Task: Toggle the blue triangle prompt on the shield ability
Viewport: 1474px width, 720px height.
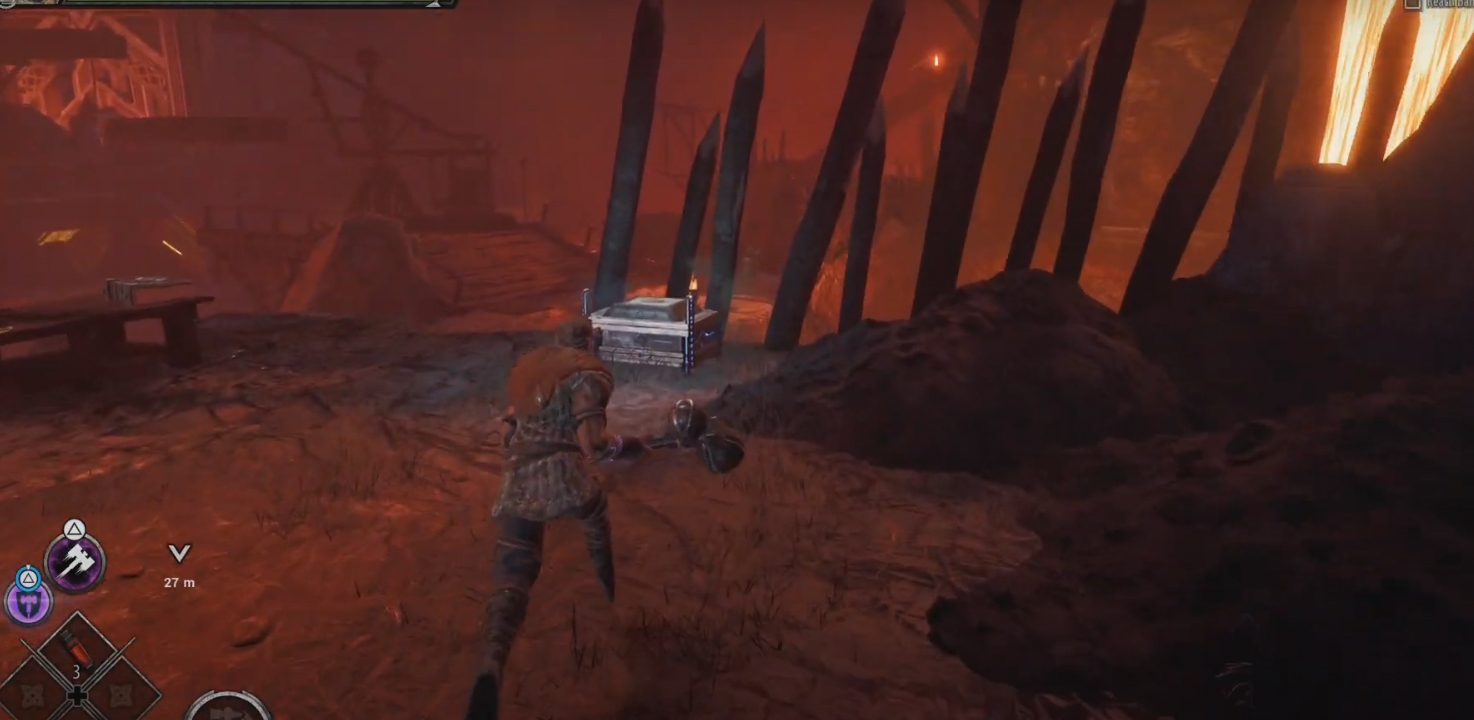Action: click(29, 578)
